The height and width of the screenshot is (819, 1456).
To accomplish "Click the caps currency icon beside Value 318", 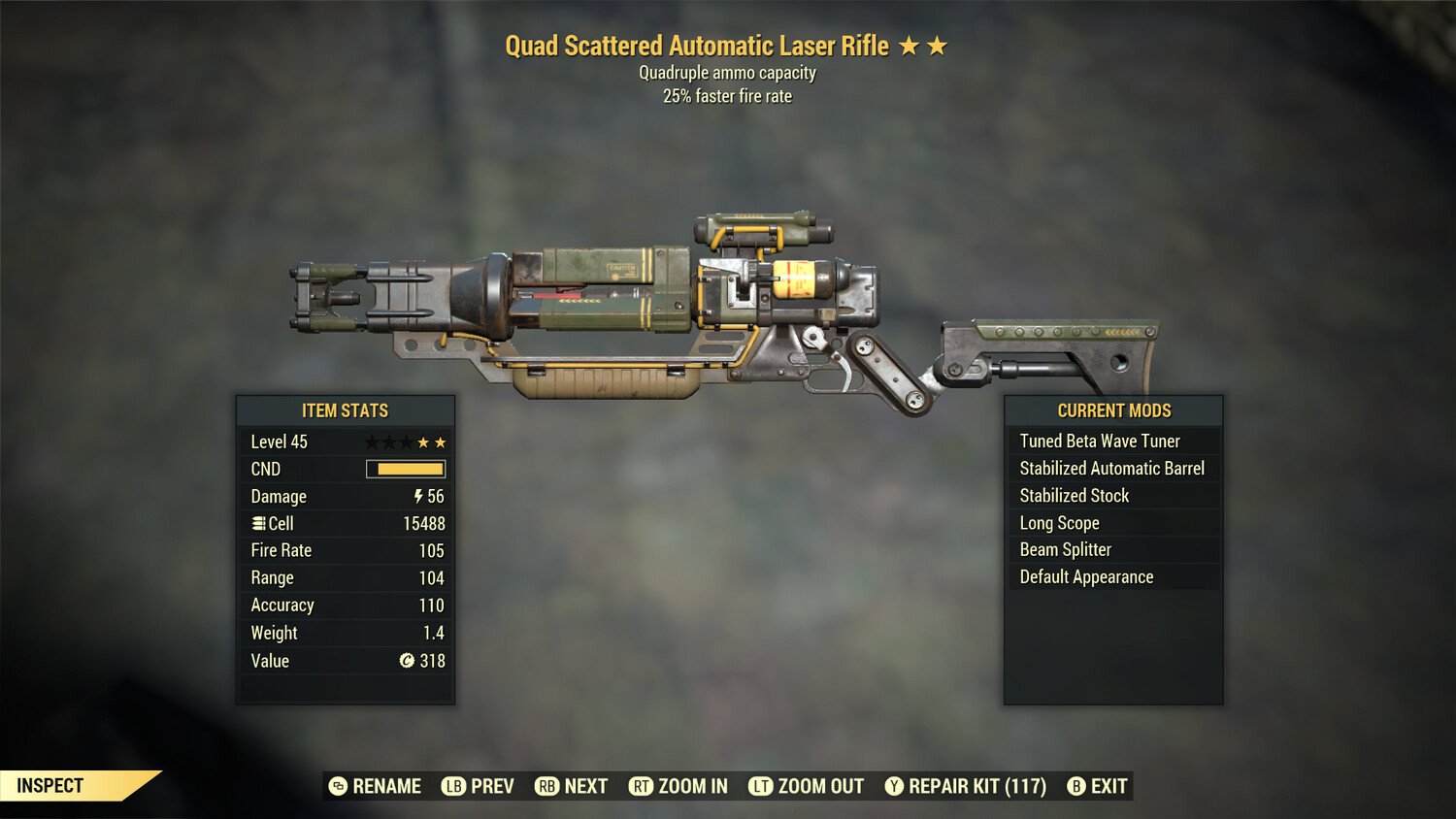I will tap(409, 661).
